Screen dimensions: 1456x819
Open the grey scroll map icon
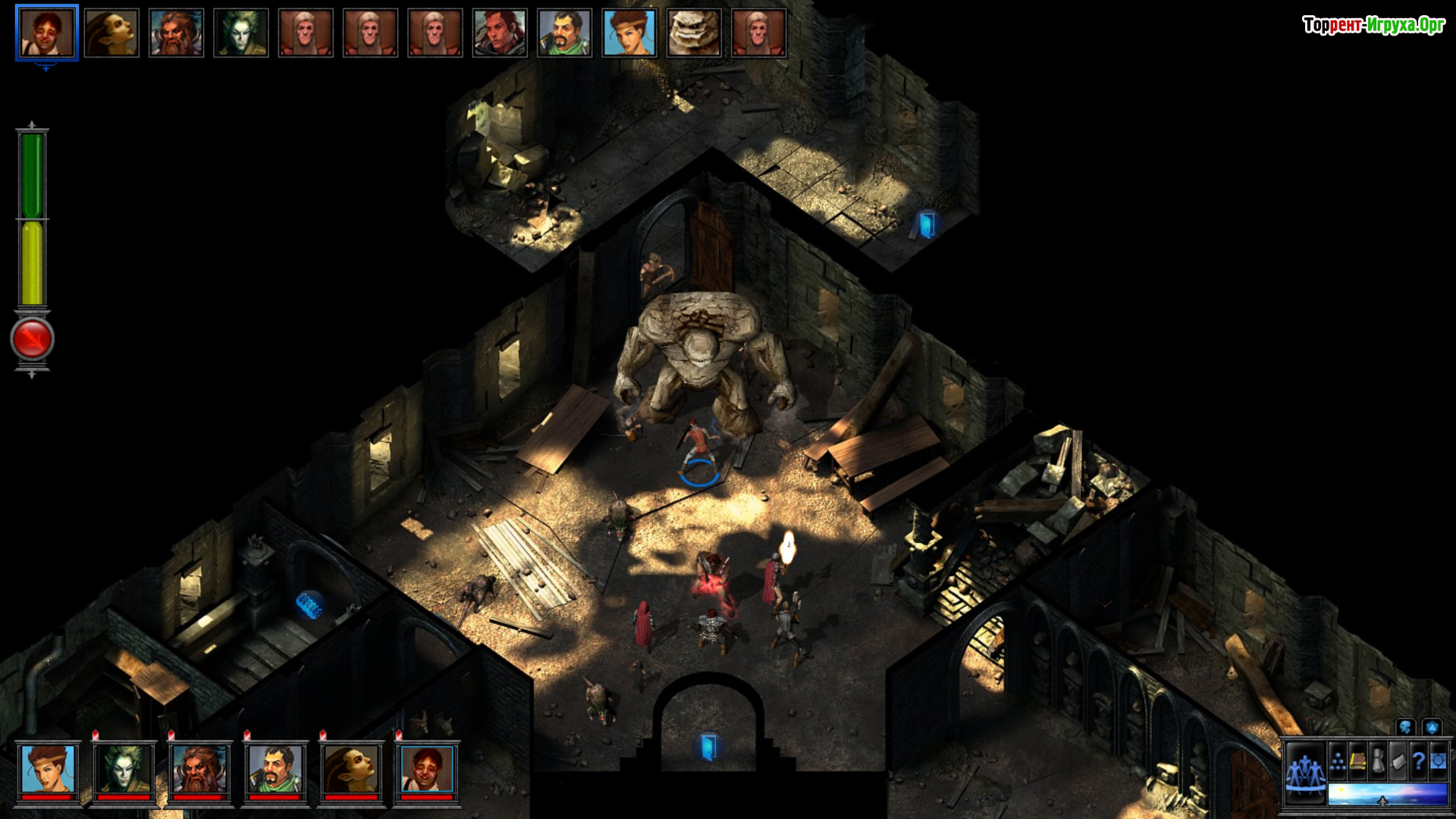pos(1398,761)
